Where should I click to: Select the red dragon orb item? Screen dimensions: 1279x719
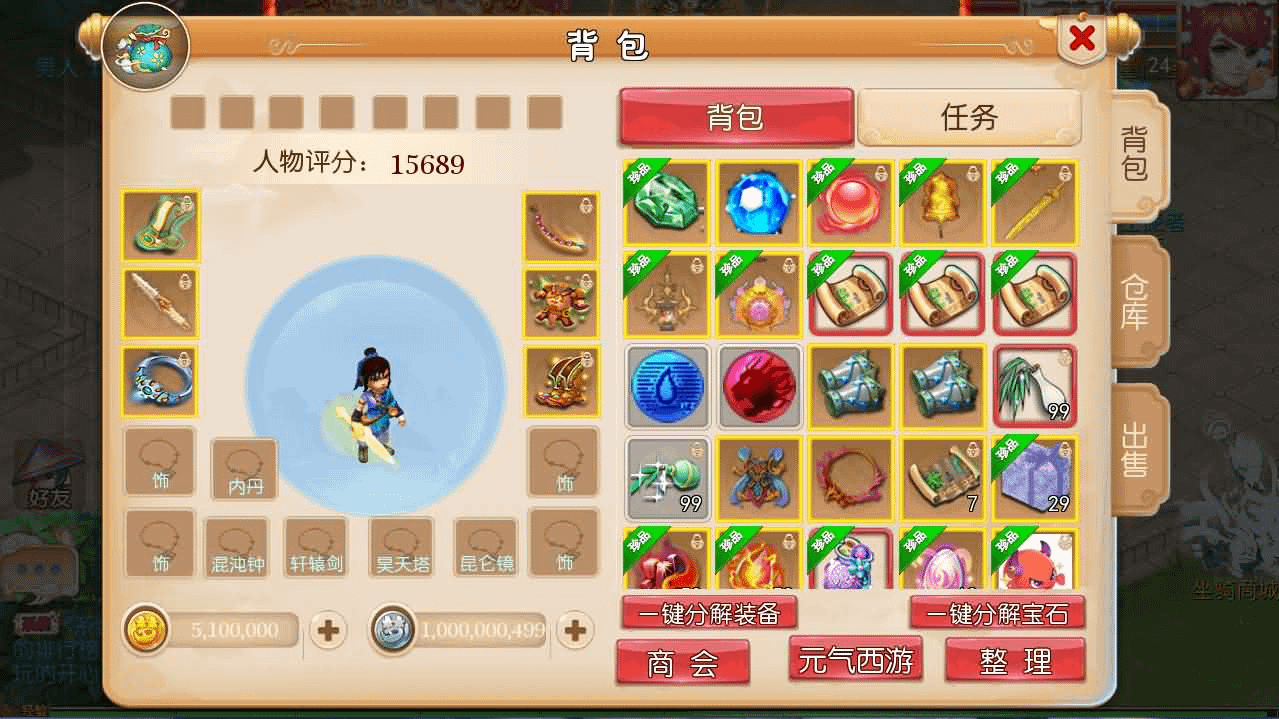(x=759, y=386)
